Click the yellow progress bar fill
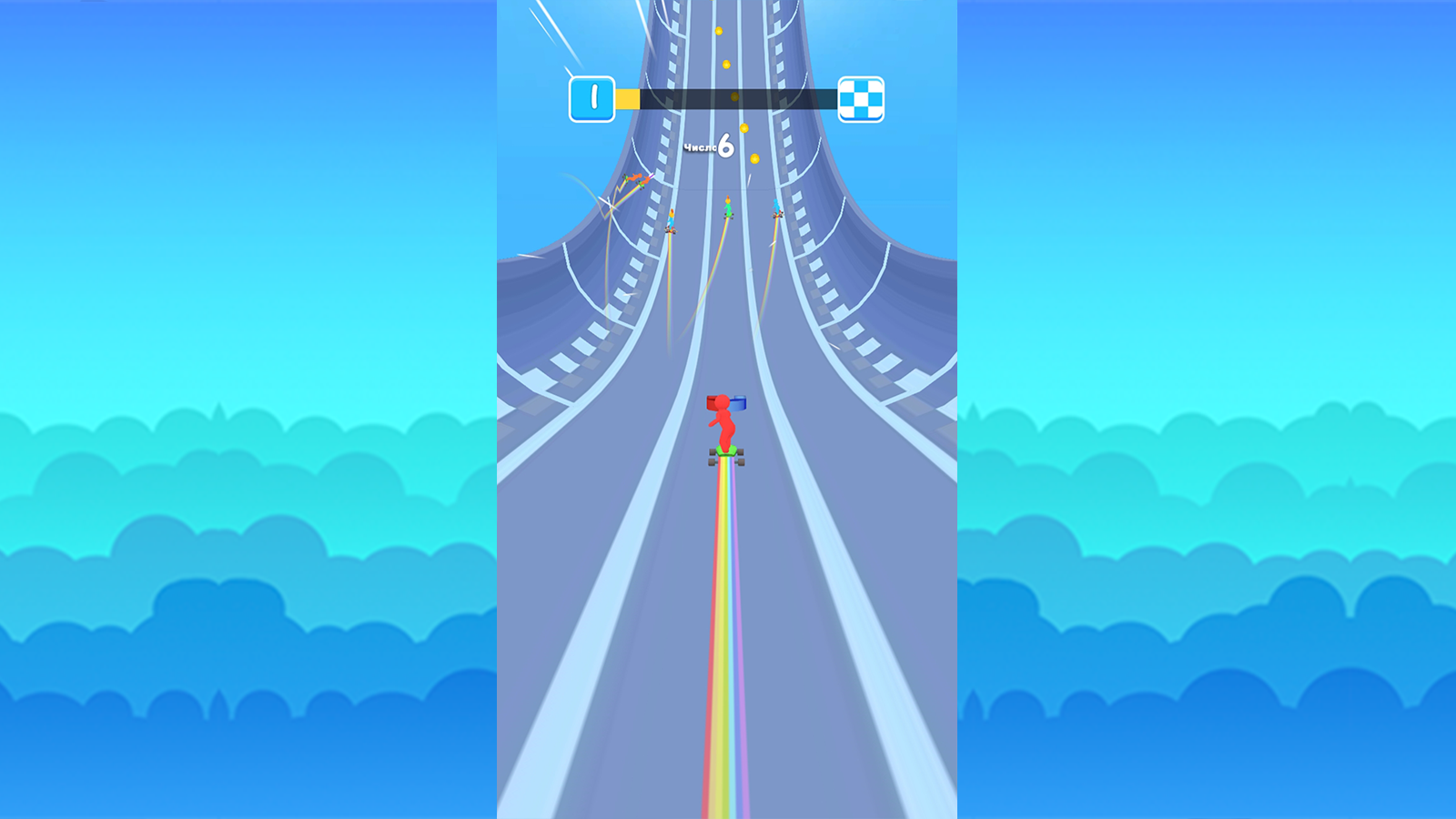The width and height of the screenshot is (1456, 819). (628, 96)
